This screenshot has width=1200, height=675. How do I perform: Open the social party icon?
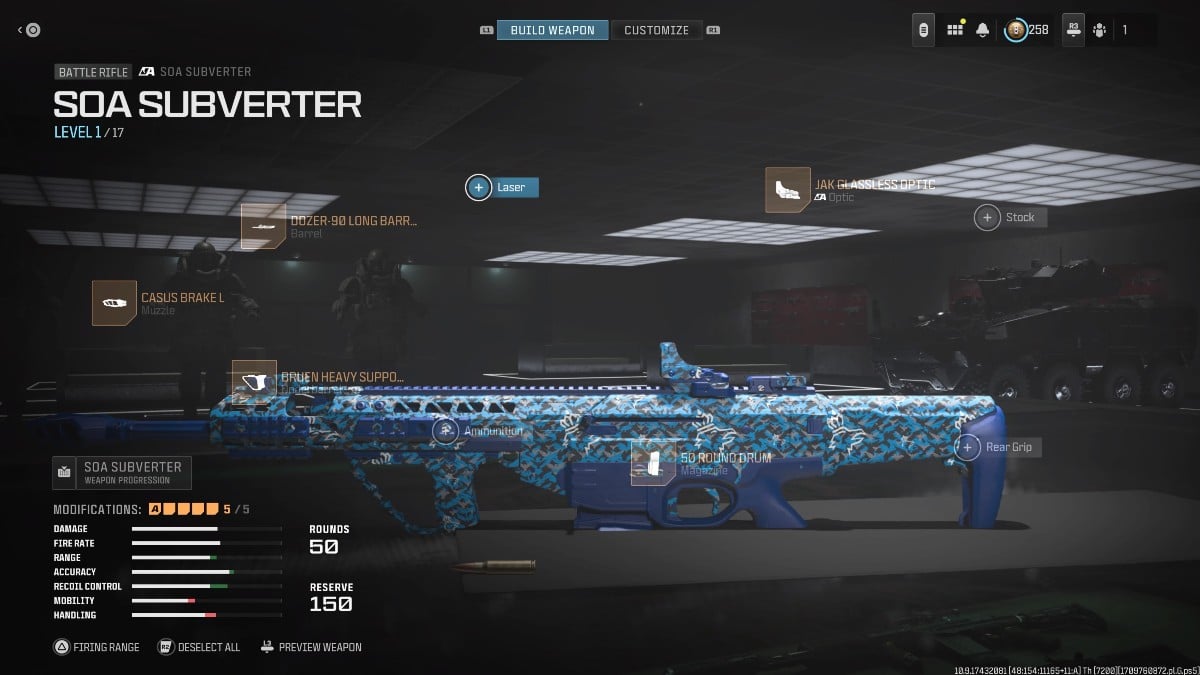(1100, 30)
